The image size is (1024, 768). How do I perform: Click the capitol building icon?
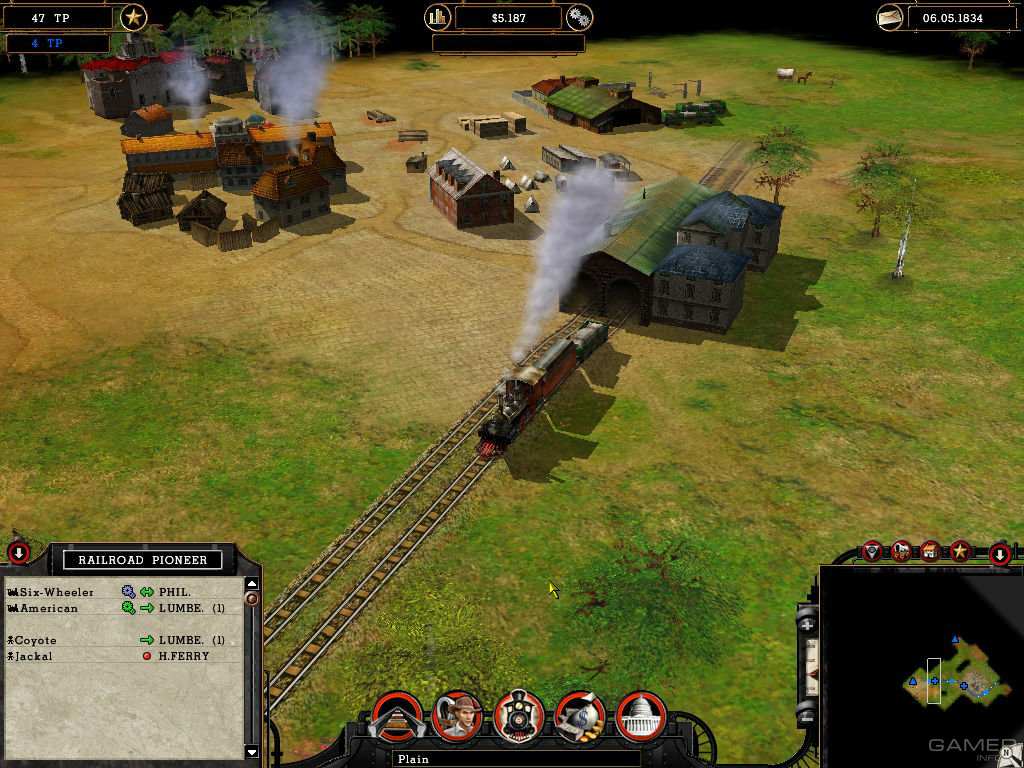[x=641, y=716]
